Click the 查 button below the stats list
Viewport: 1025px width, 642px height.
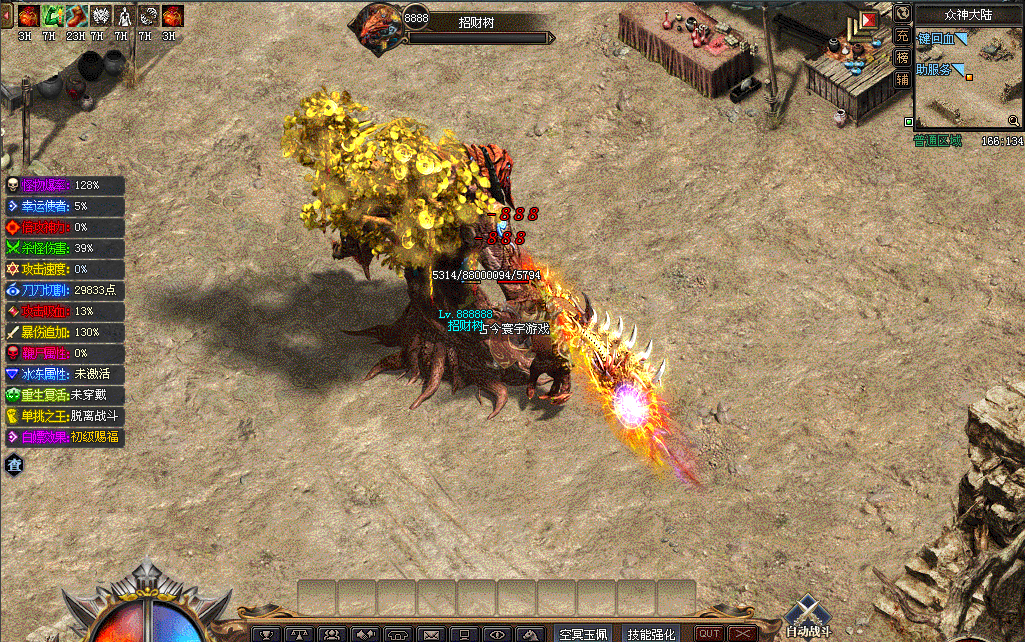click(15, 463)
